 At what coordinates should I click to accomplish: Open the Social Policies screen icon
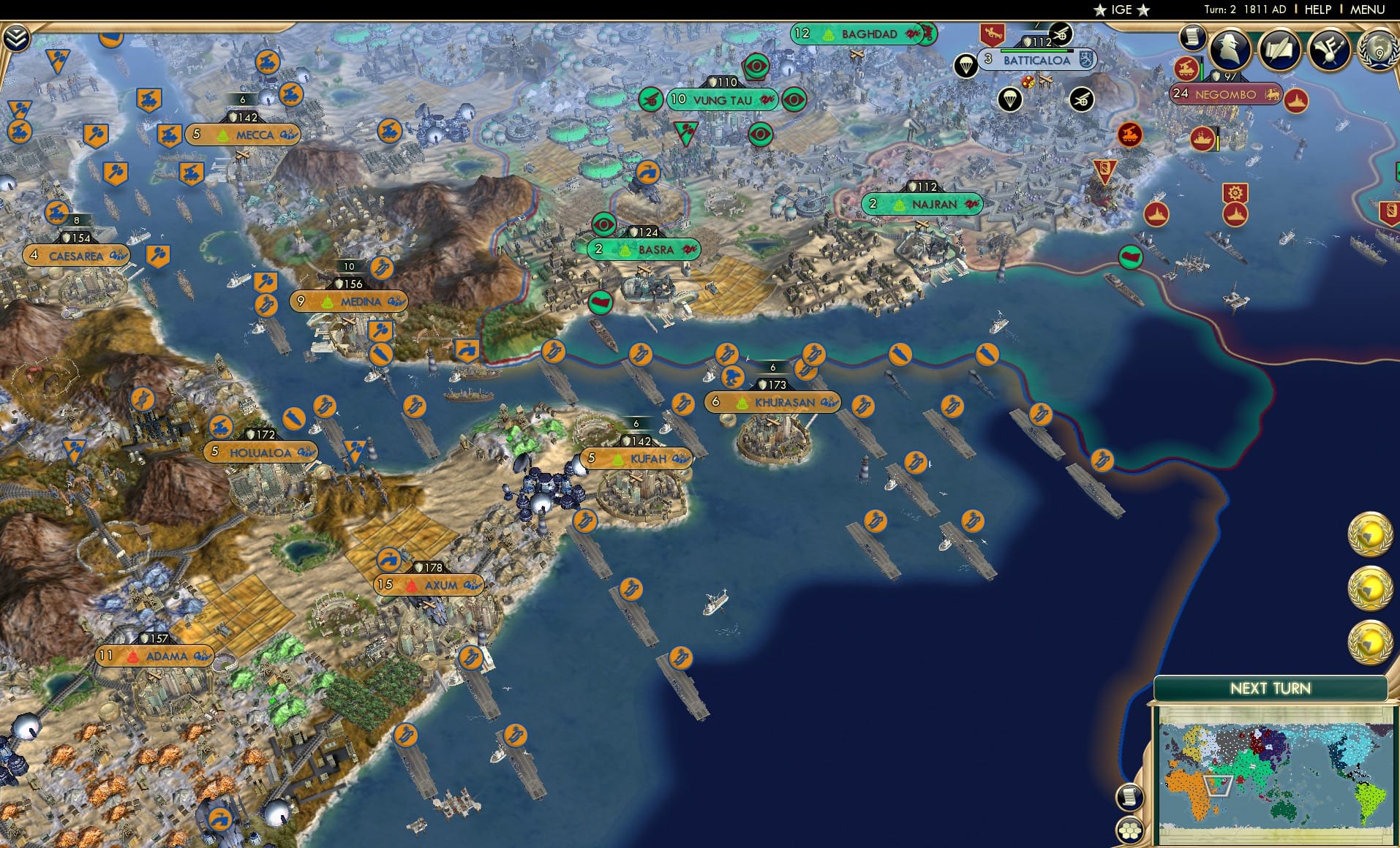(x=1330, y=49)
